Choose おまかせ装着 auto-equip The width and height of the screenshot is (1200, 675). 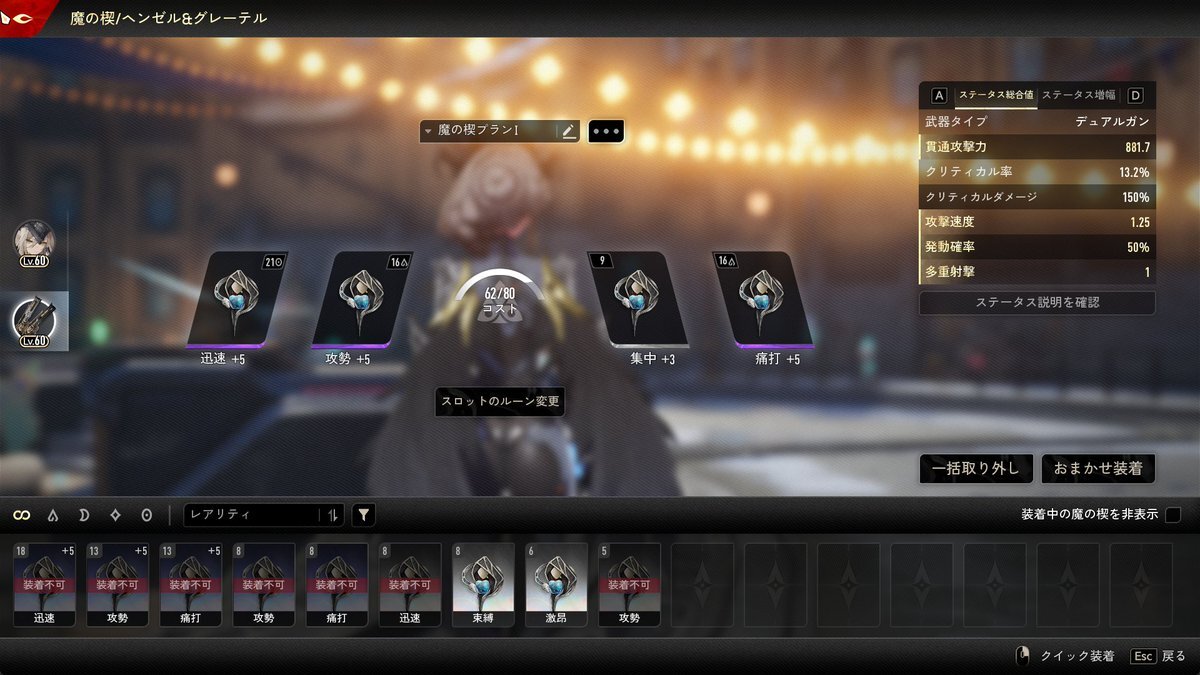[1098, 468]
